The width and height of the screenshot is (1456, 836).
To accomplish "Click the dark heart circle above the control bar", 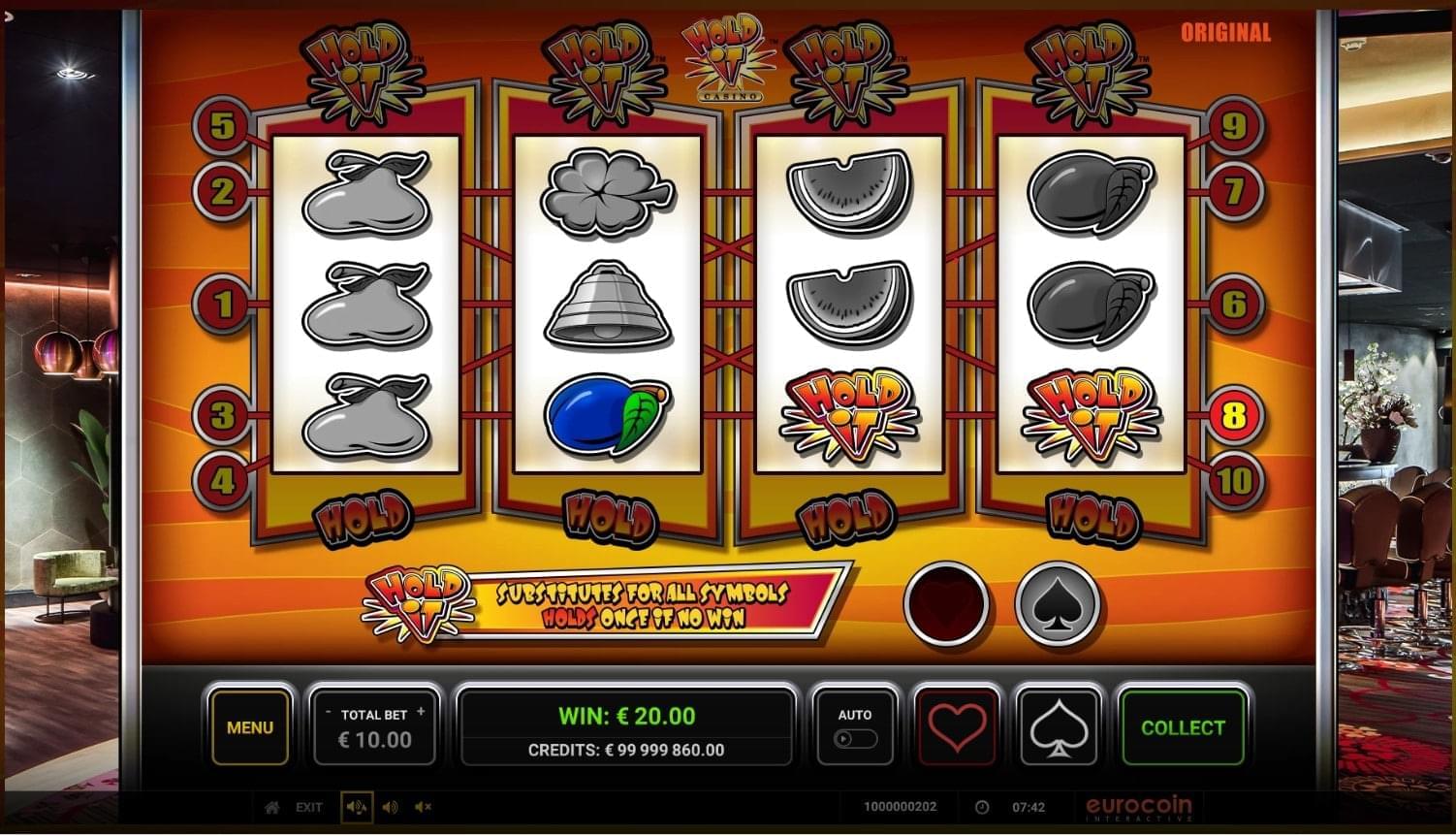I will pyautogui.click(x=947, y=603).
